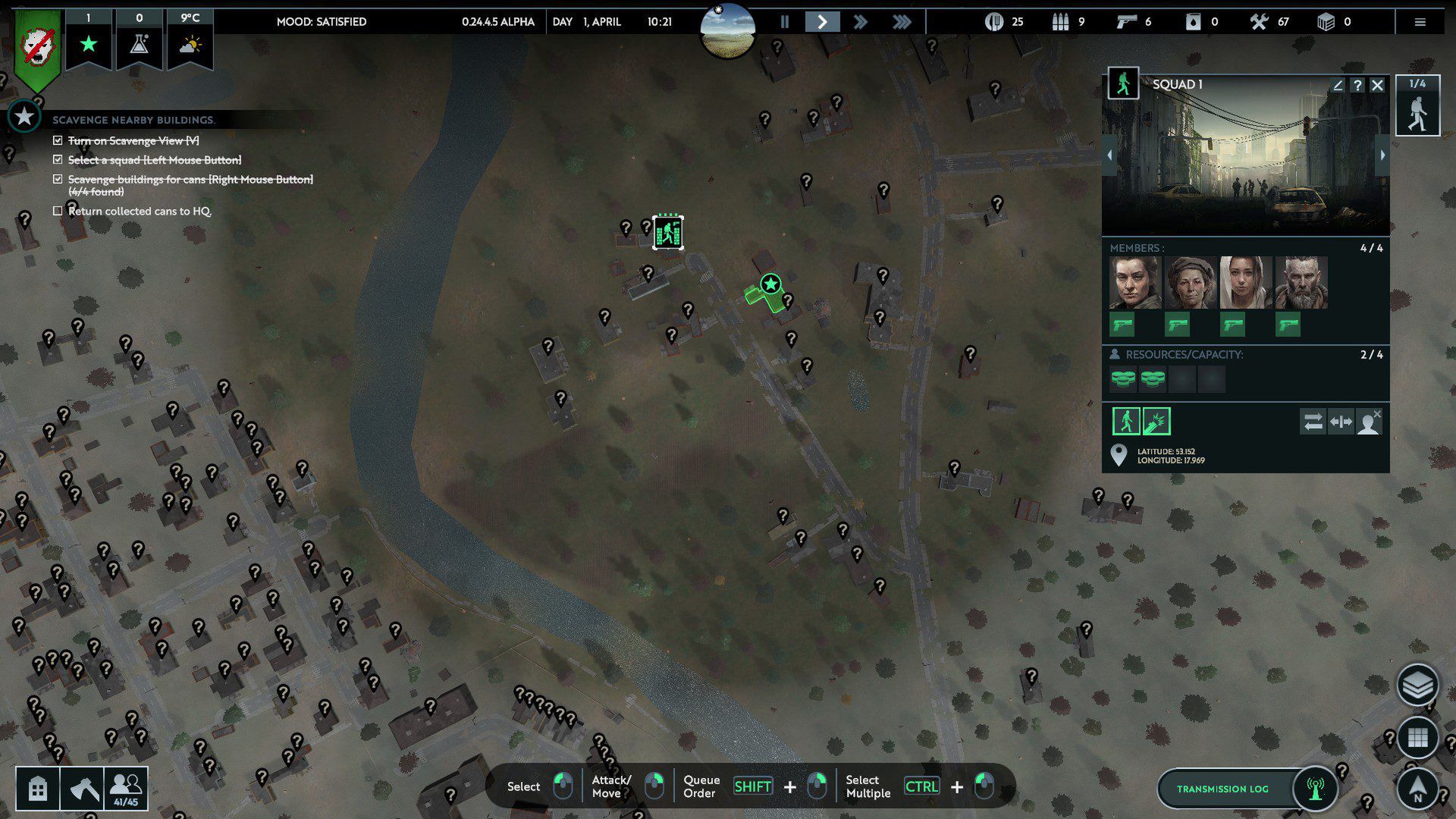Open the Transmission Log
Screen dimensions: 1456x819
(1222, 789)
